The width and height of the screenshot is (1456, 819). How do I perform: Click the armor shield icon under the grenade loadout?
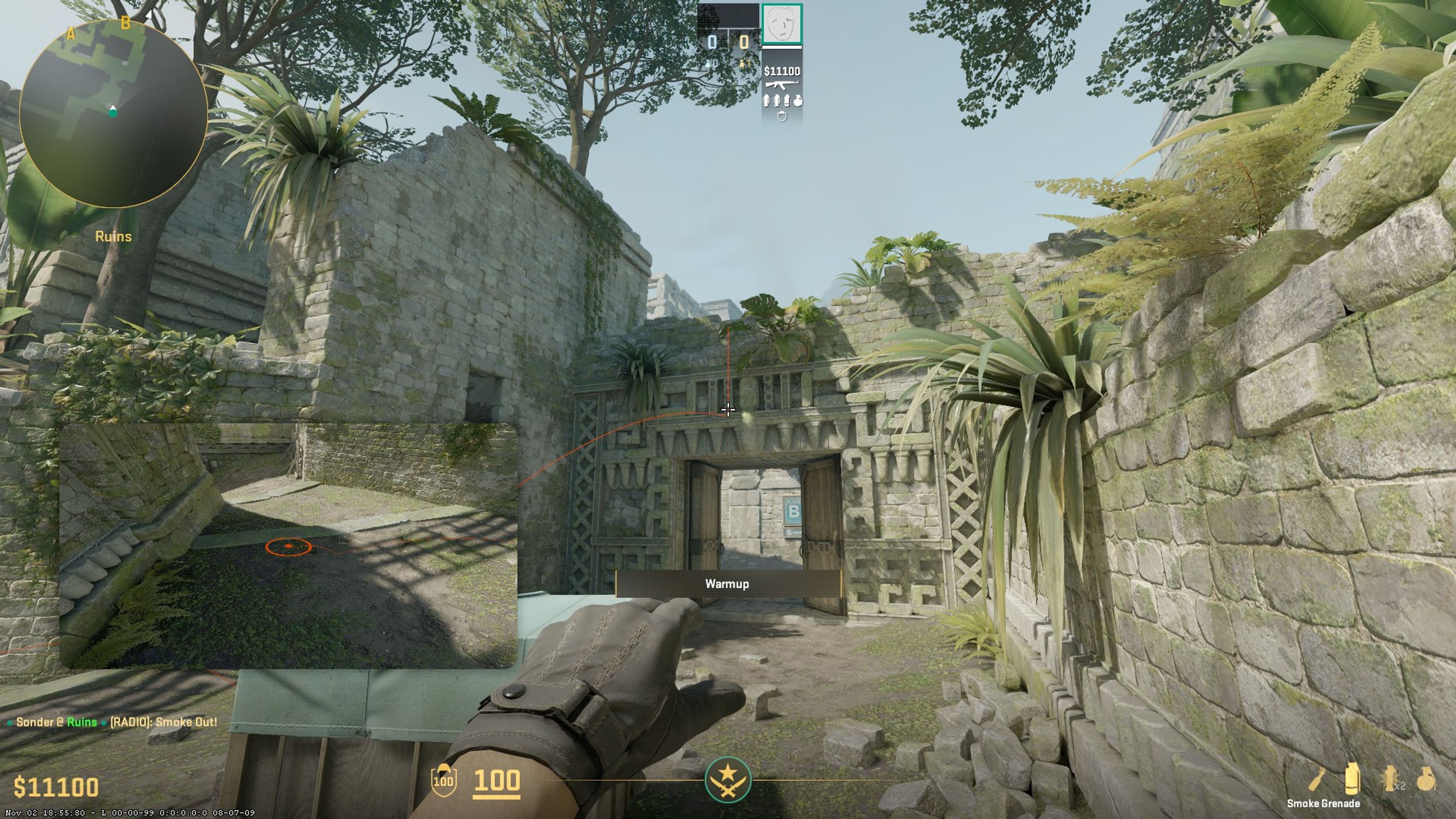pos(781,116)
